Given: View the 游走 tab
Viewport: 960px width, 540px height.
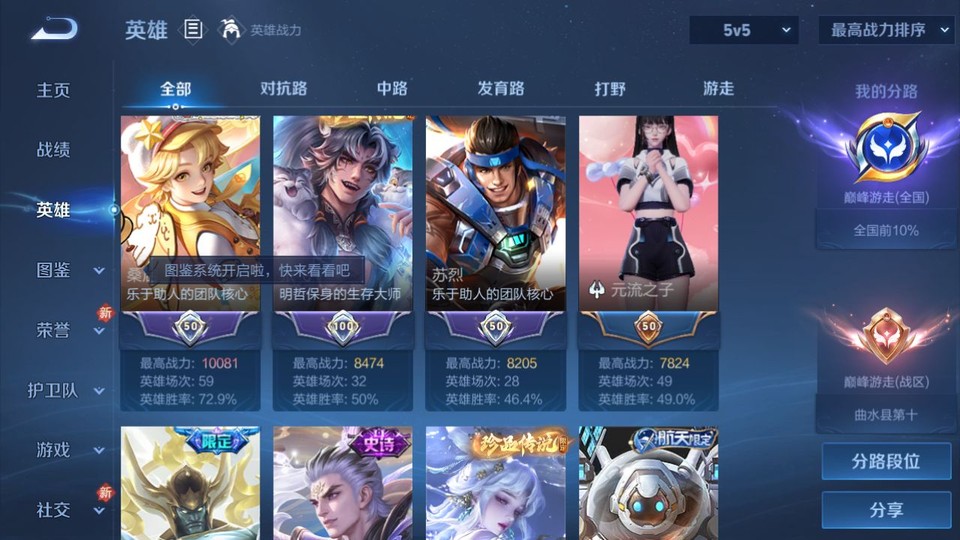Looking at the screenshot, I should coord(718,89).
